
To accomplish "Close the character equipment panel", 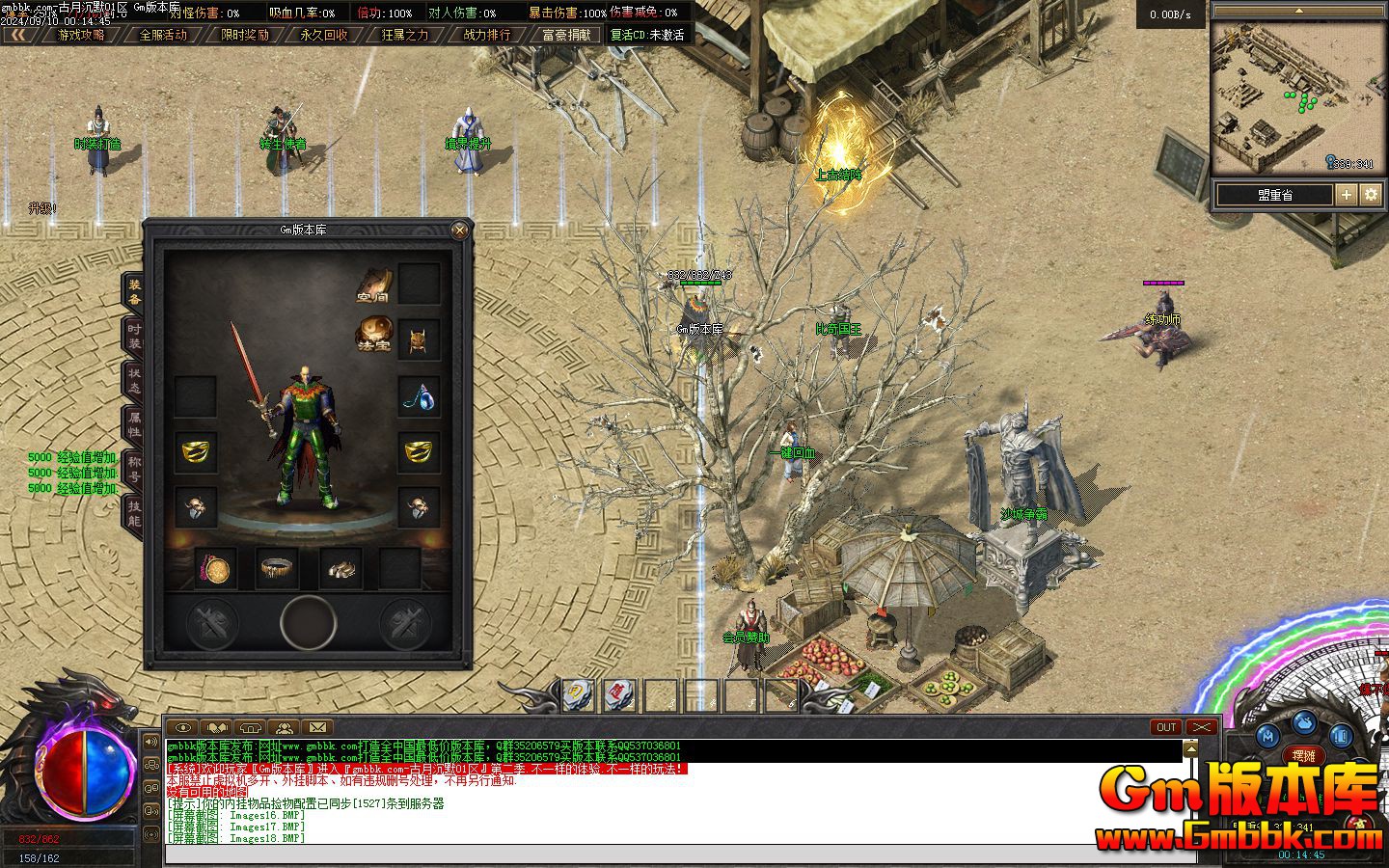I will [x=460, y=230].
